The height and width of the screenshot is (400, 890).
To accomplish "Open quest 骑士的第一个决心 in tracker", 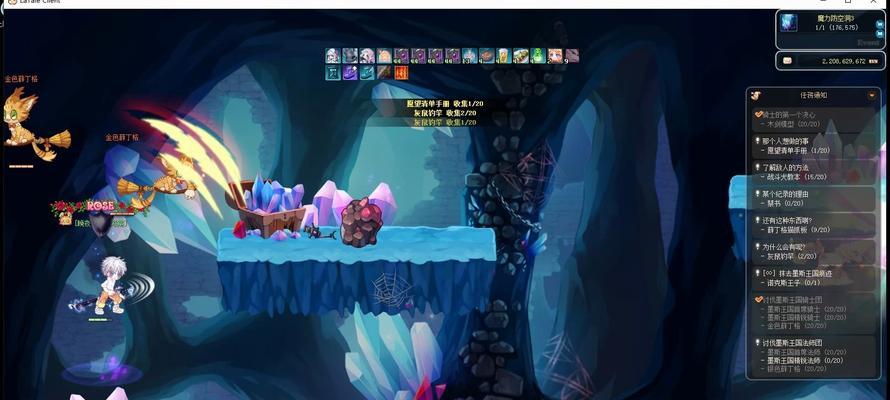I will (796, 114).
